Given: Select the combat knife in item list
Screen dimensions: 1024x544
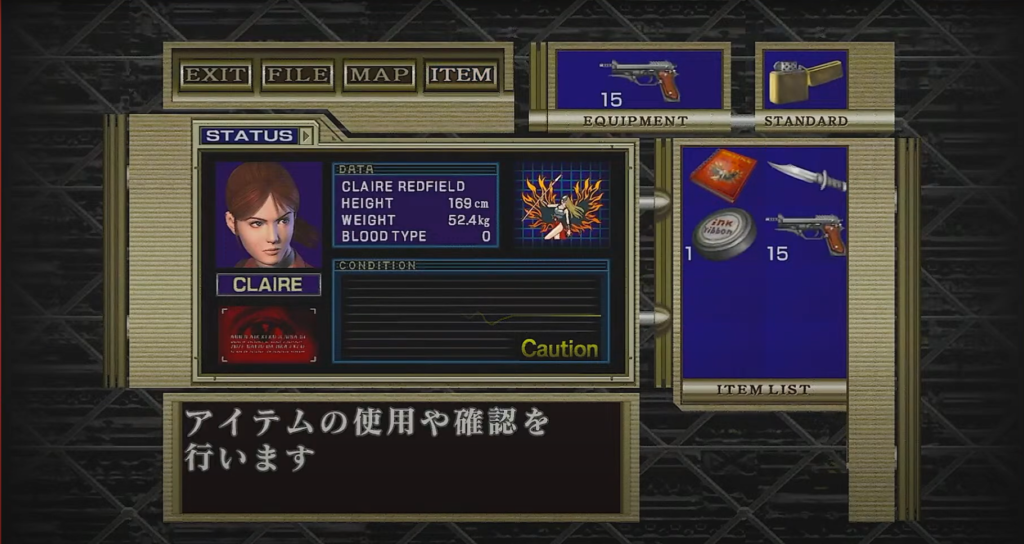Looking at the screenshot, I should (807, 177).
